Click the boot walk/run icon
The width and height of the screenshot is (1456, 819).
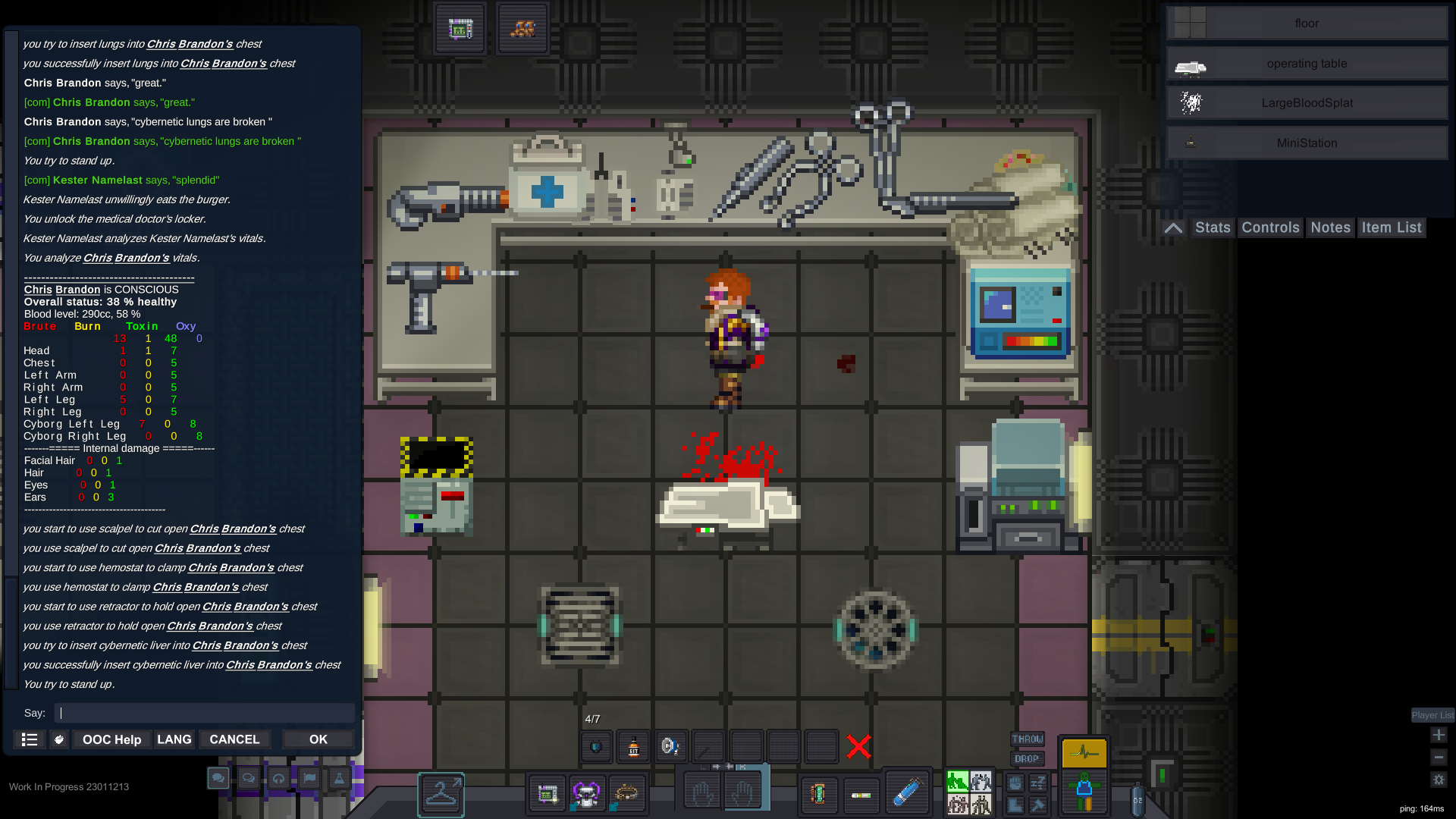coord(1015,805)
